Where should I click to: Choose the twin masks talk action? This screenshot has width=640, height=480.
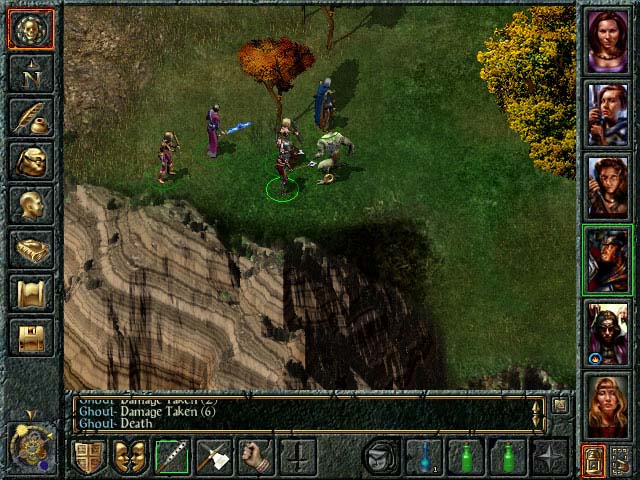click(x=131, y=457)
